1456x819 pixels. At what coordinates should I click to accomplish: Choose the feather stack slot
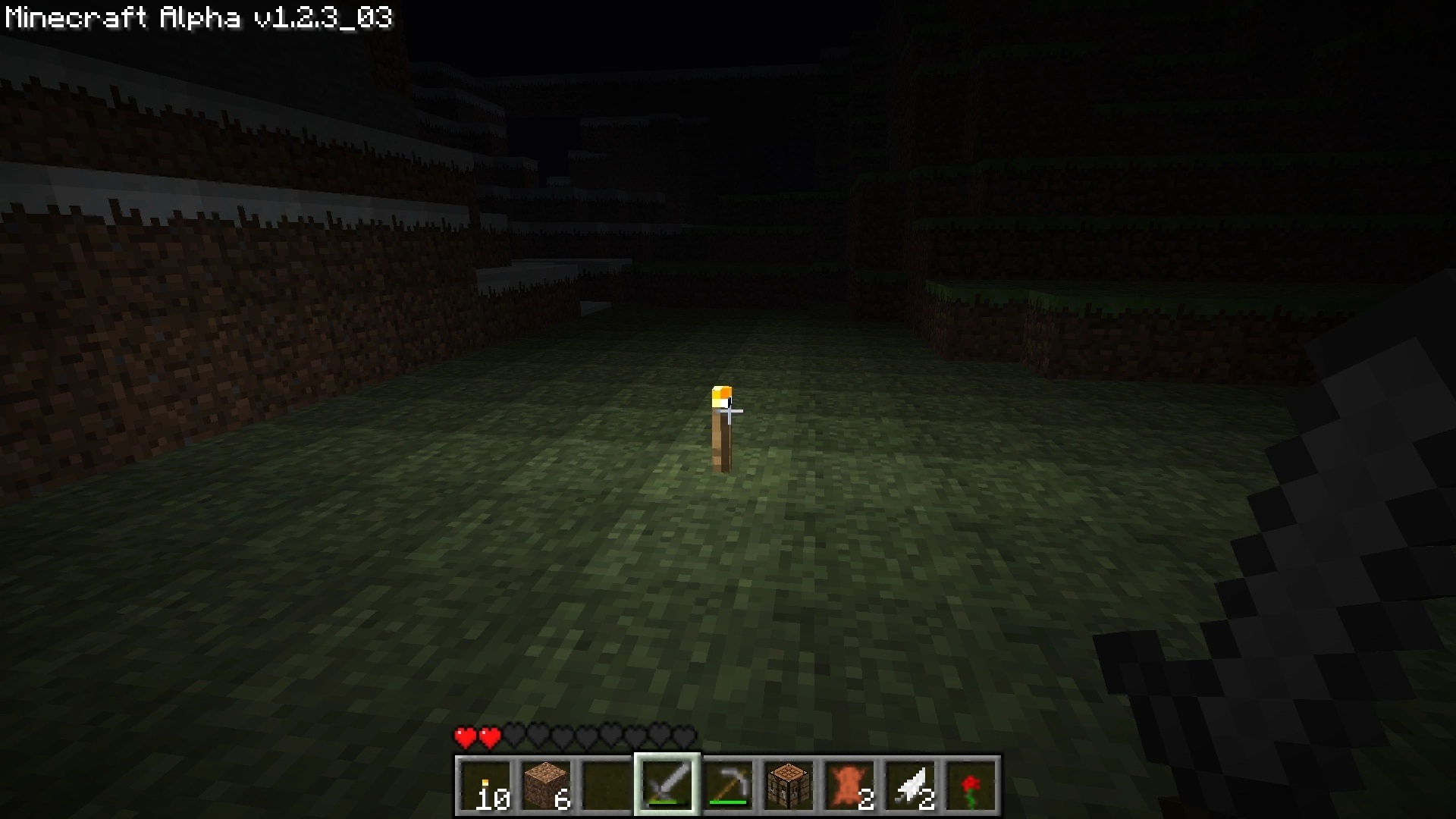pos(910,786)
